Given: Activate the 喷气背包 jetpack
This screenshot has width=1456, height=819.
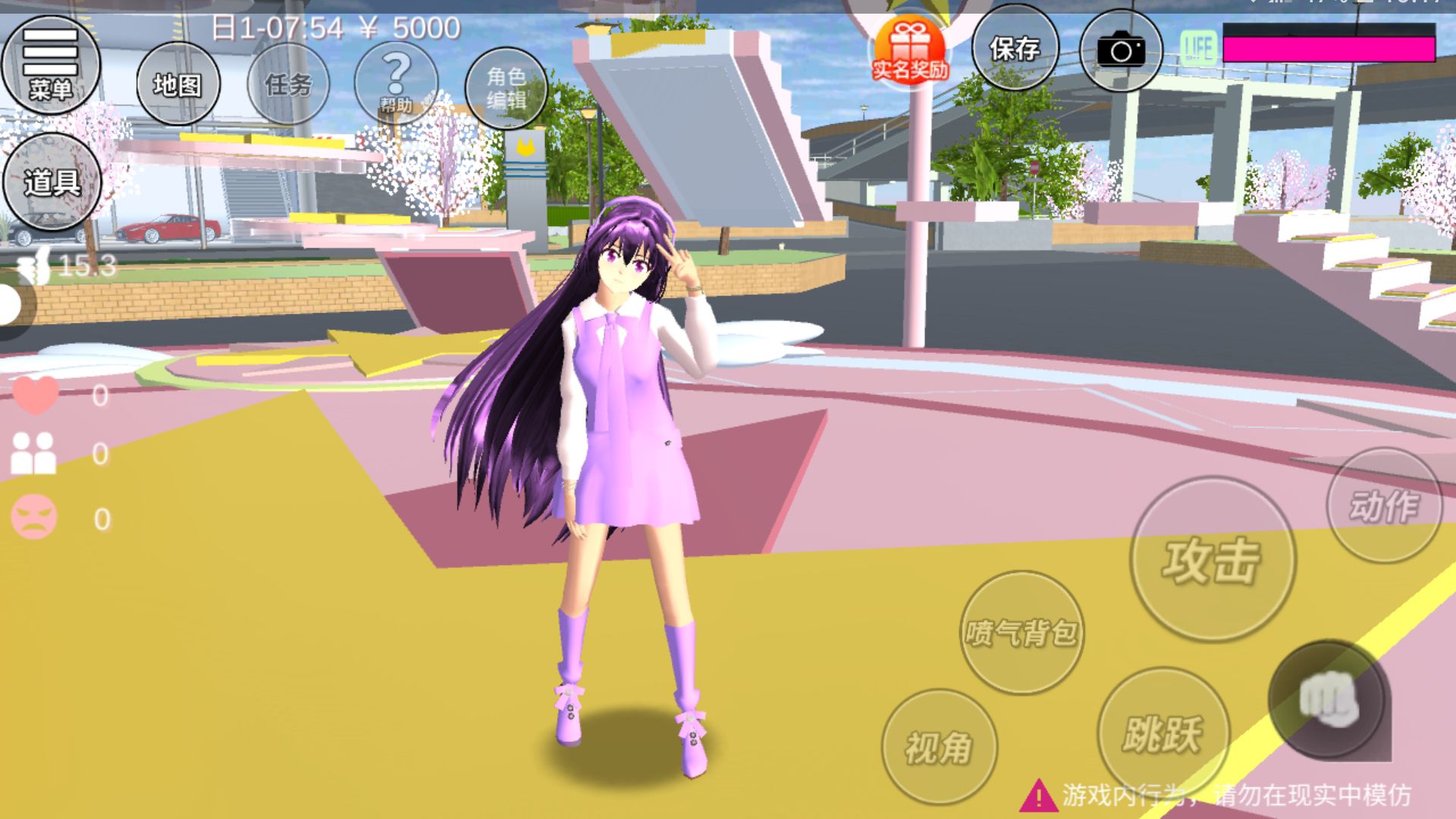Looking at the screenshot, I should tap(1021, 632).
